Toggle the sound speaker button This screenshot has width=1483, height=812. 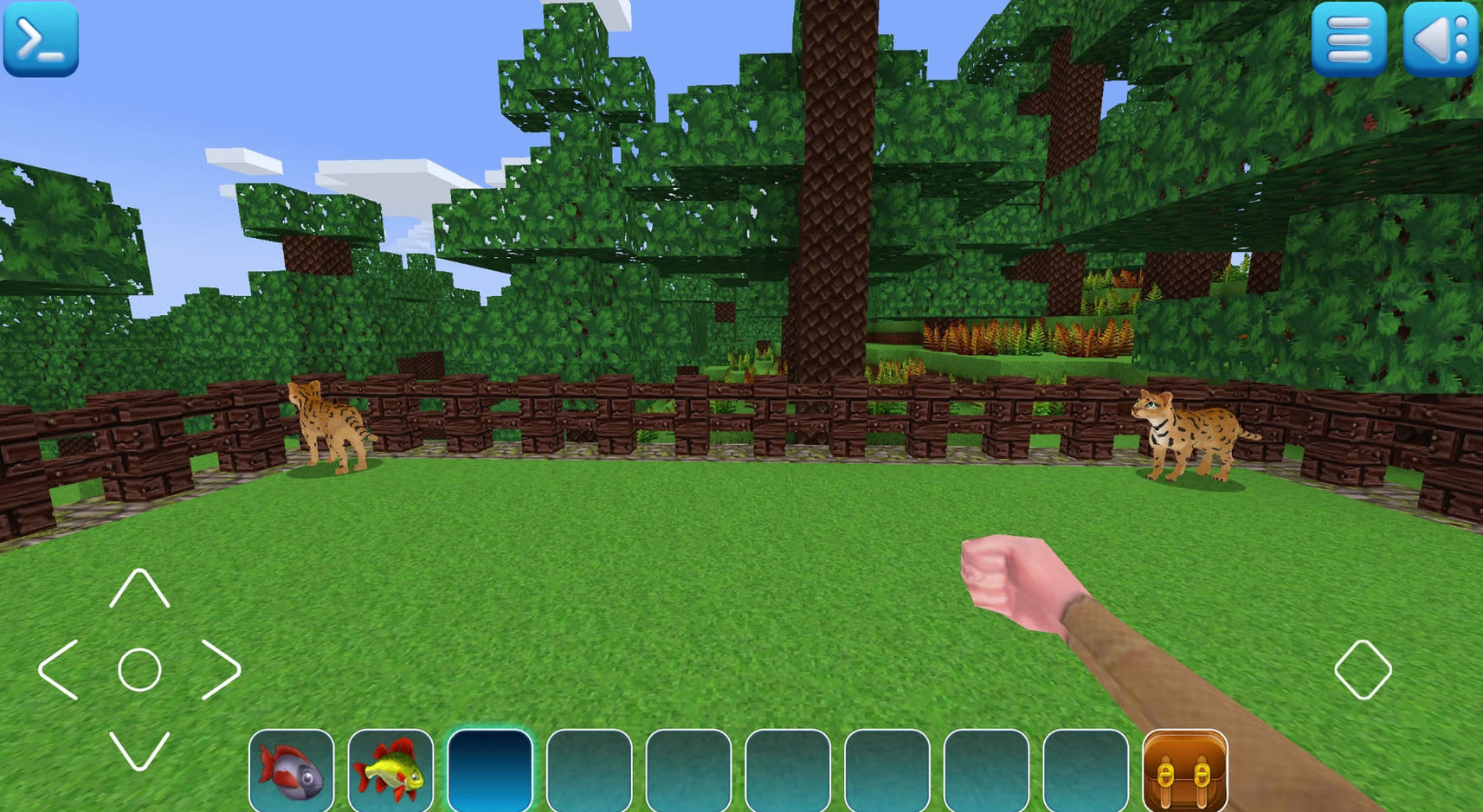point(1441,39)
